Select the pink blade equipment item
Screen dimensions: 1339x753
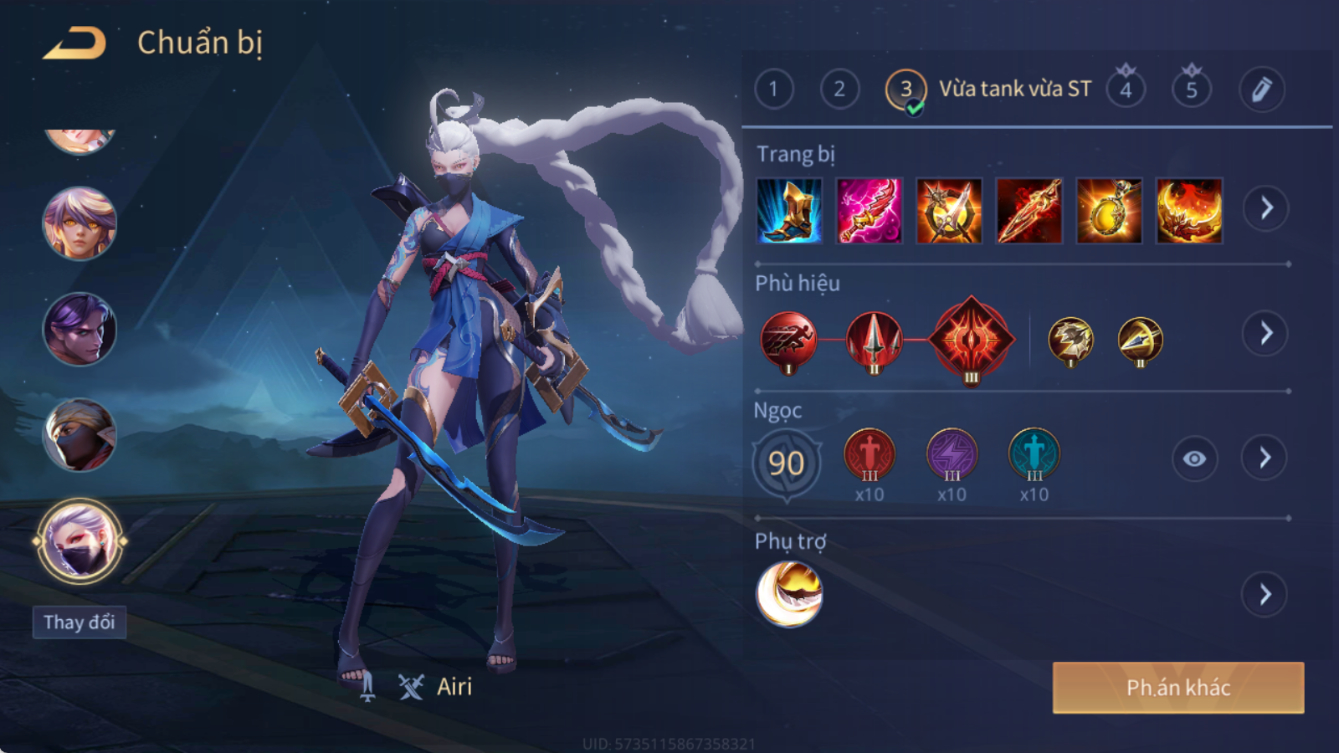pyautogui.click(x=869, y=211)
